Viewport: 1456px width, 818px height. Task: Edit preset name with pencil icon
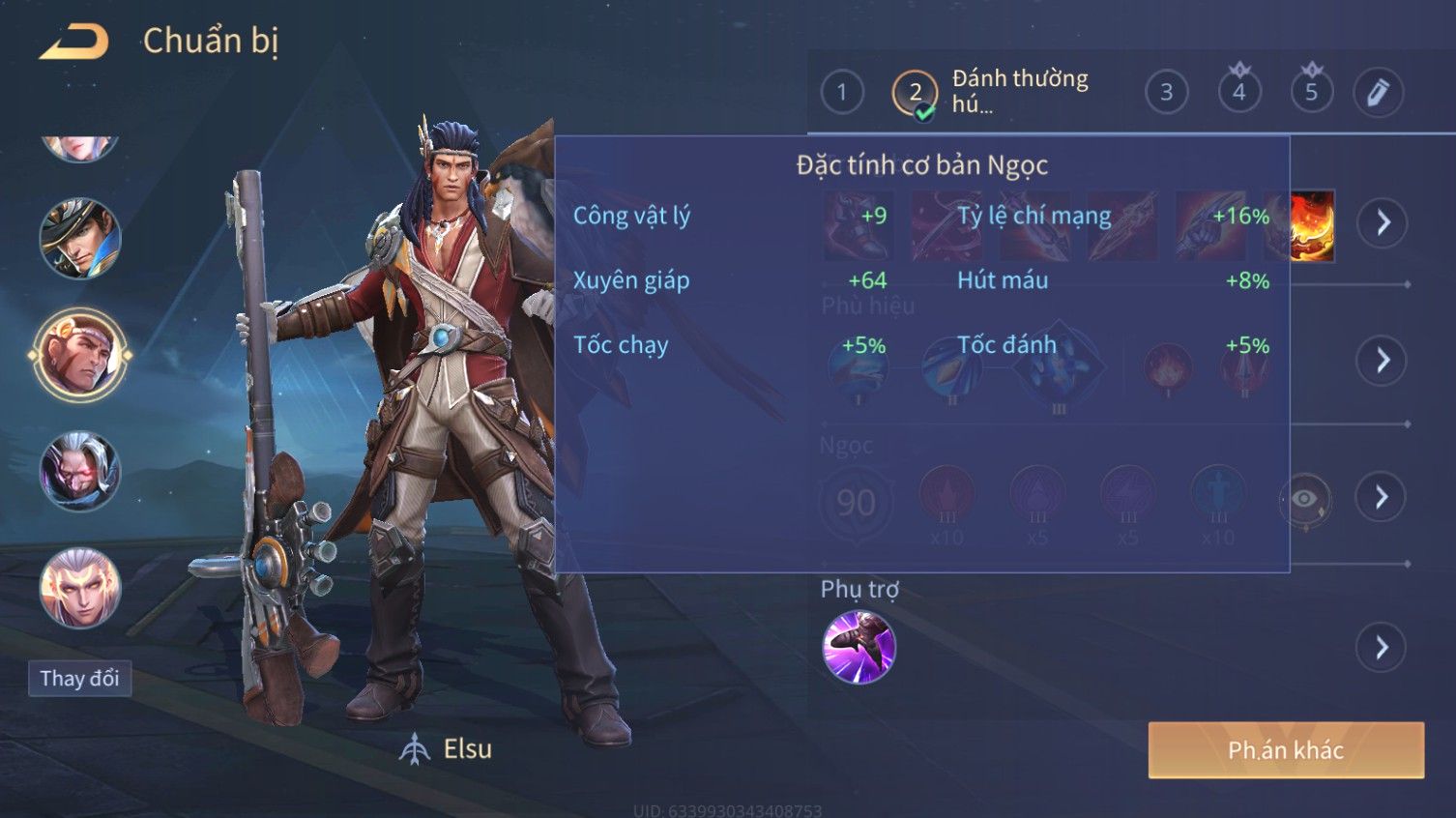point(1378,93)
